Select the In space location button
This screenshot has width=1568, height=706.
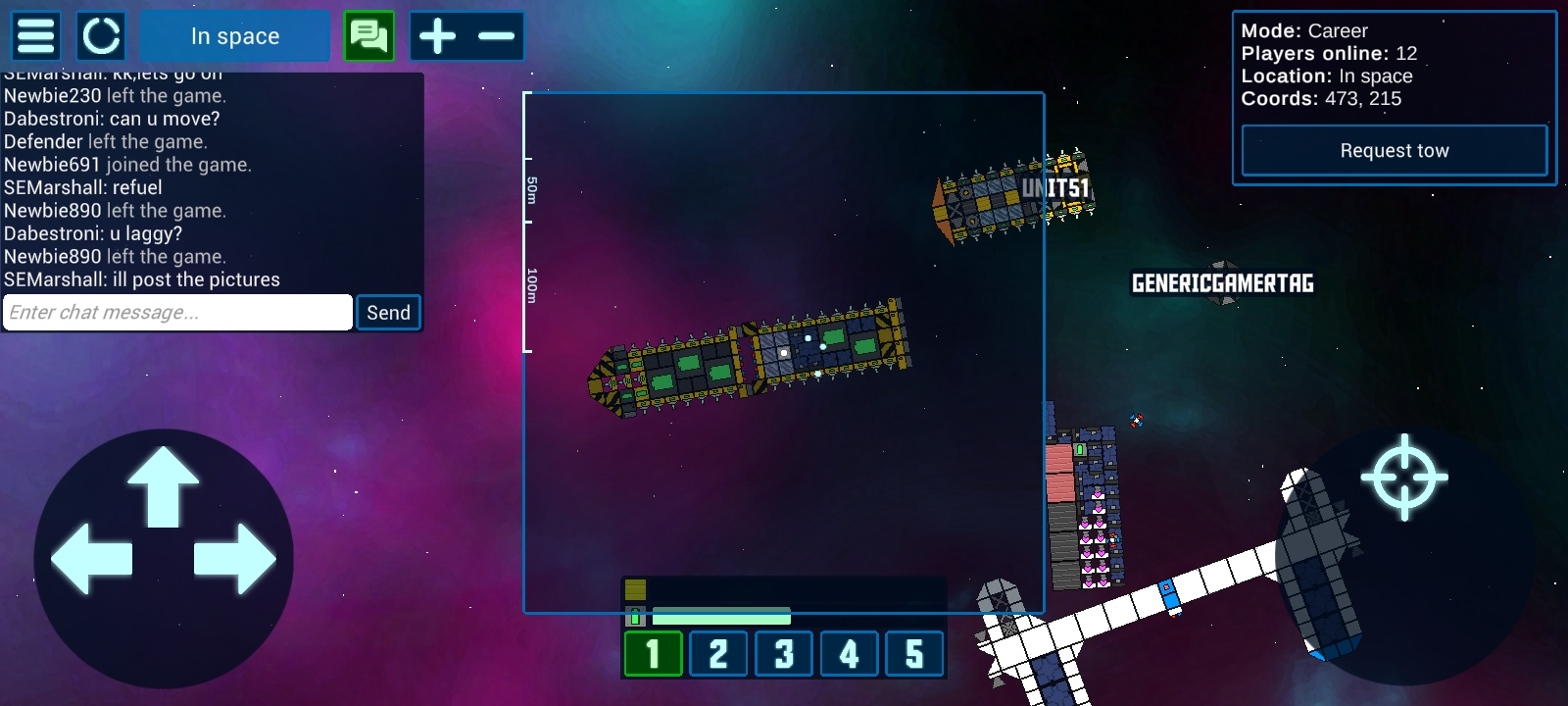coord(235,36)
